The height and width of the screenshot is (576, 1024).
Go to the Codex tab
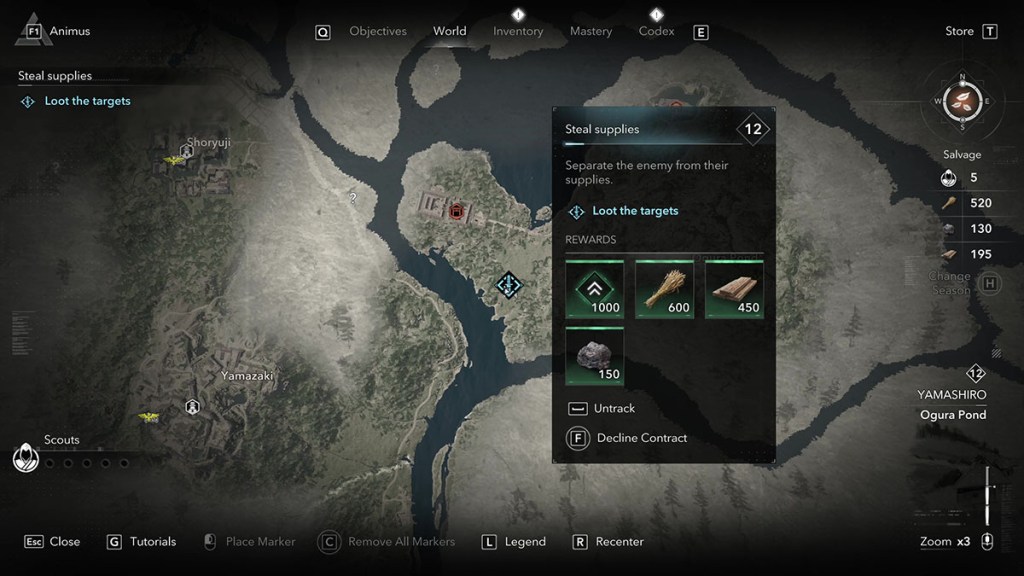pyautogui.click(x=656, y=32)
